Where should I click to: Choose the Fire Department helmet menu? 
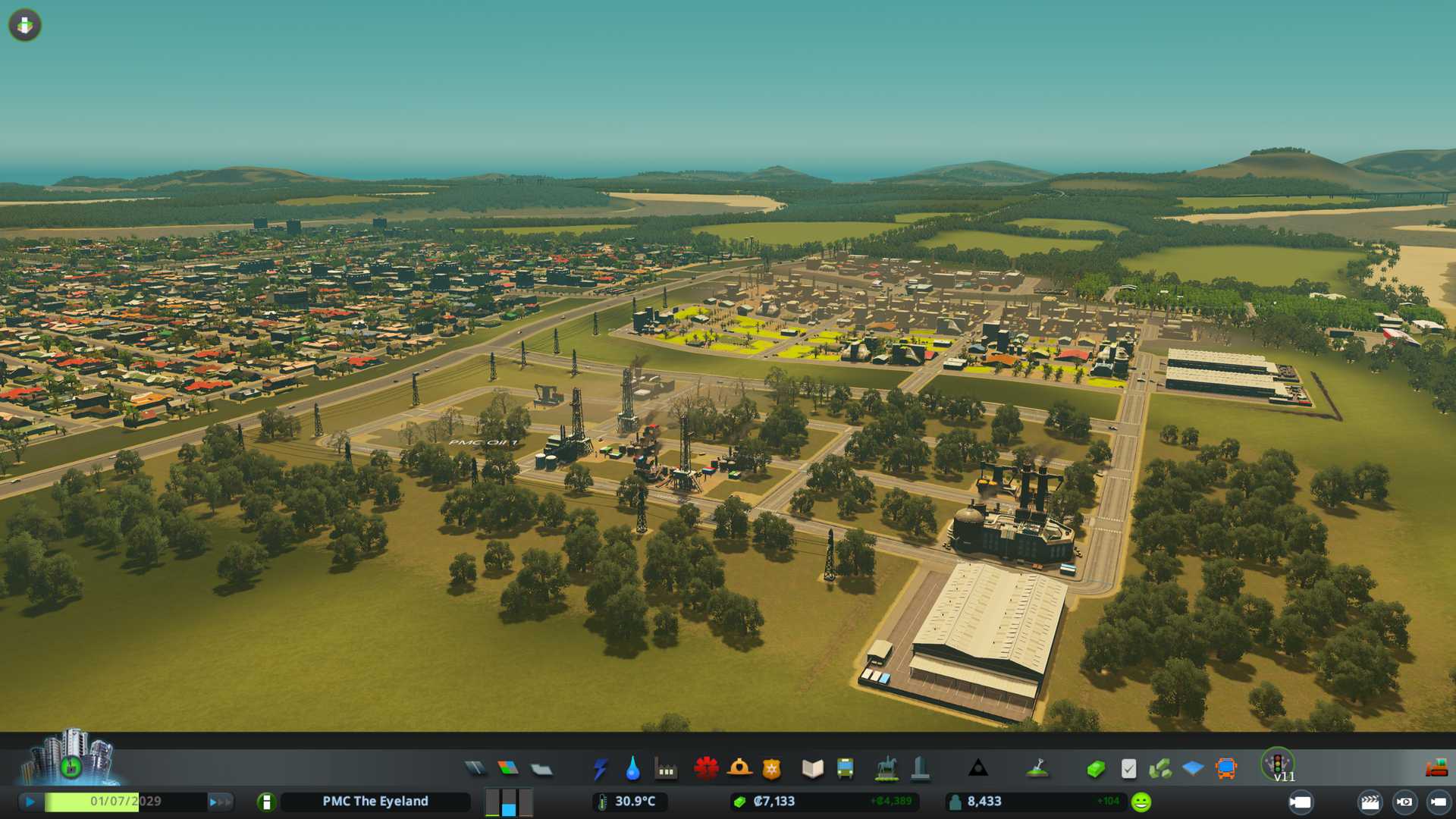pyautogui.click(x=739, y=769)
